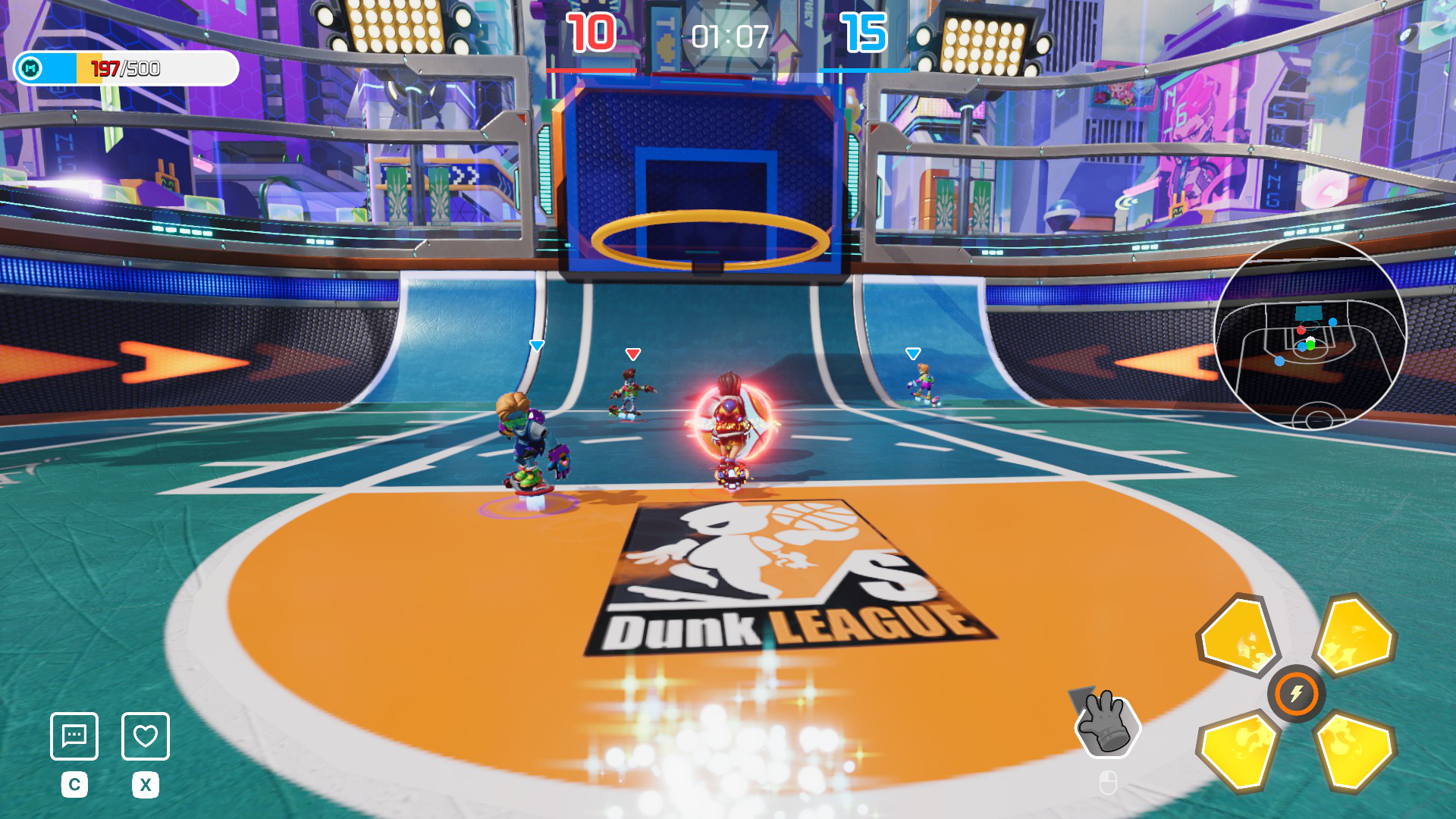Click the teal emblem on the progress bar

(x=31, y=69)
